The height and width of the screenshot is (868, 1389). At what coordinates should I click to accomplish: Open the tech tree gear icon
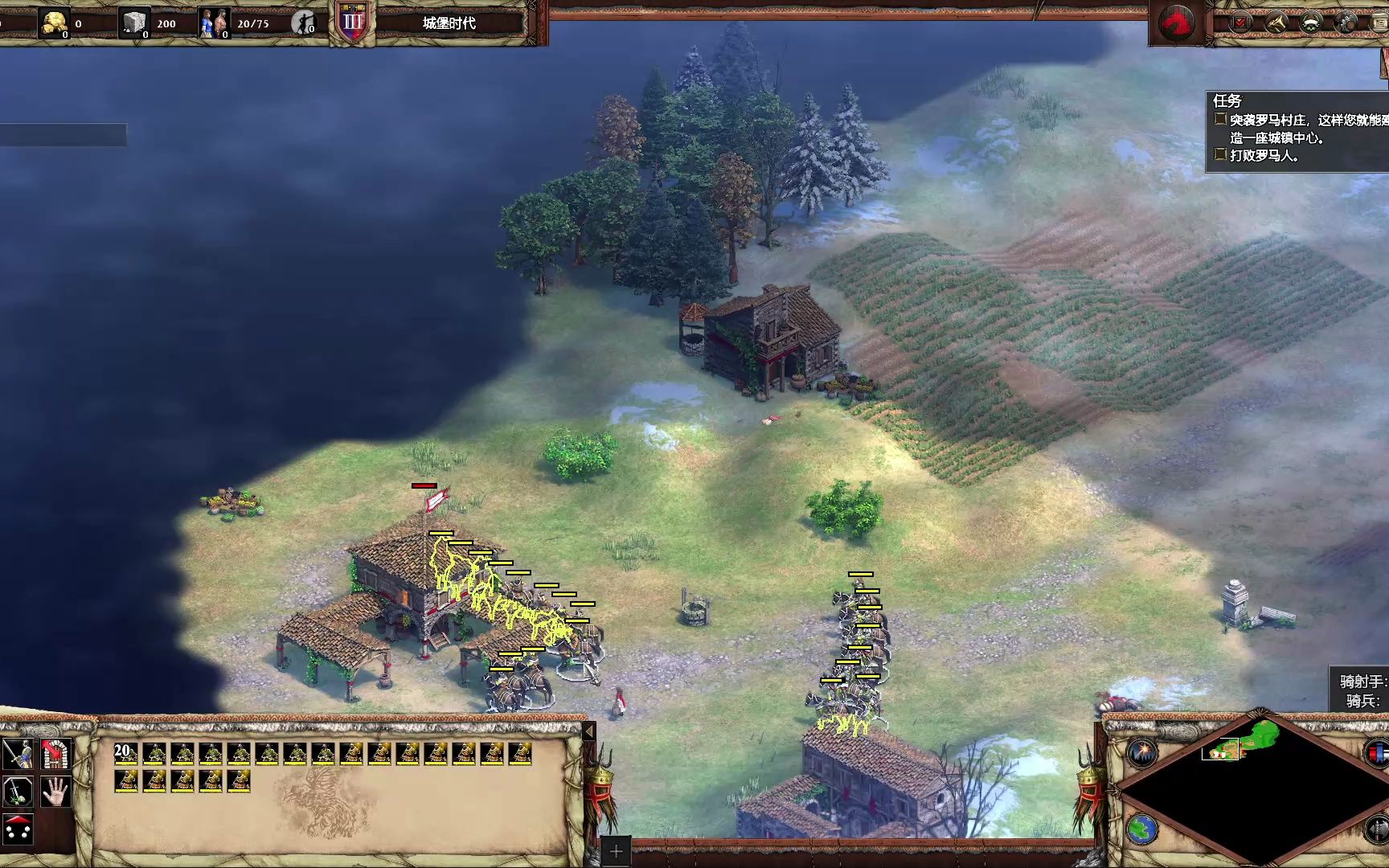tap(1346, 23)
